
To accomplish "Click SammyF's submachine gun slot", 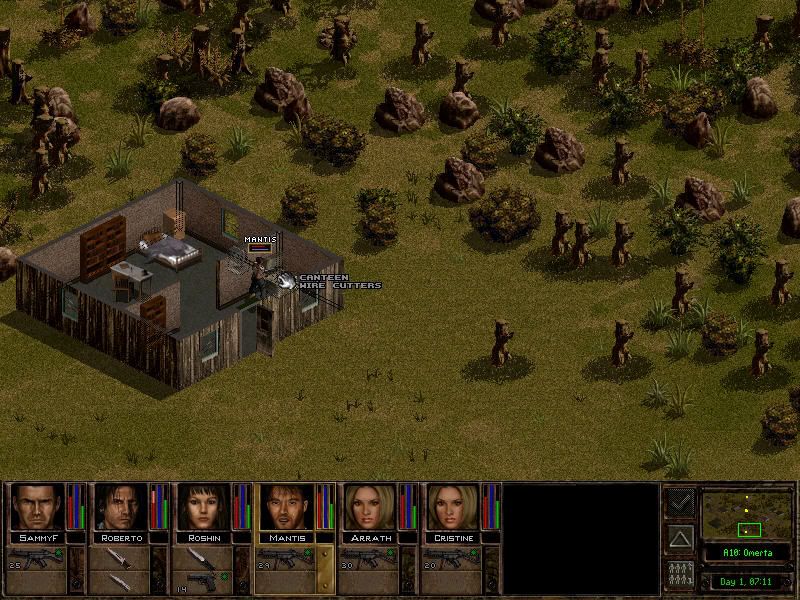I will 37,556.
